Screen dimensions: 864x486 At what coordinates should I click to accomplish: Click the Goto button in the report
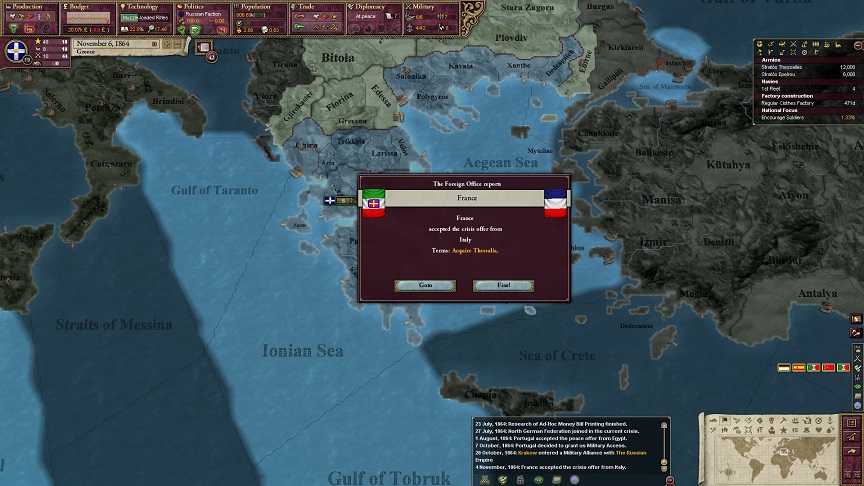(x=424, y=285)
